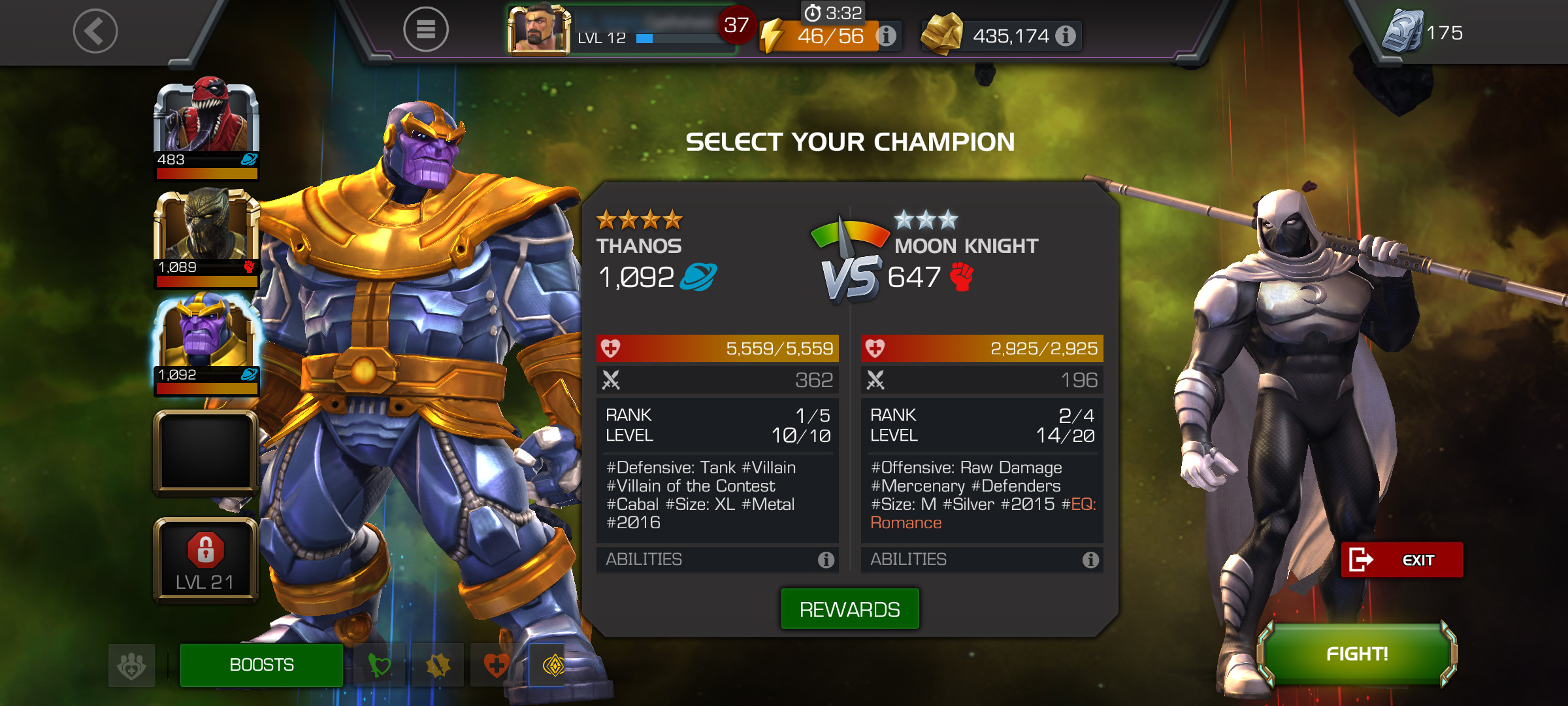Go back with the arrow button

pos(95,31)
